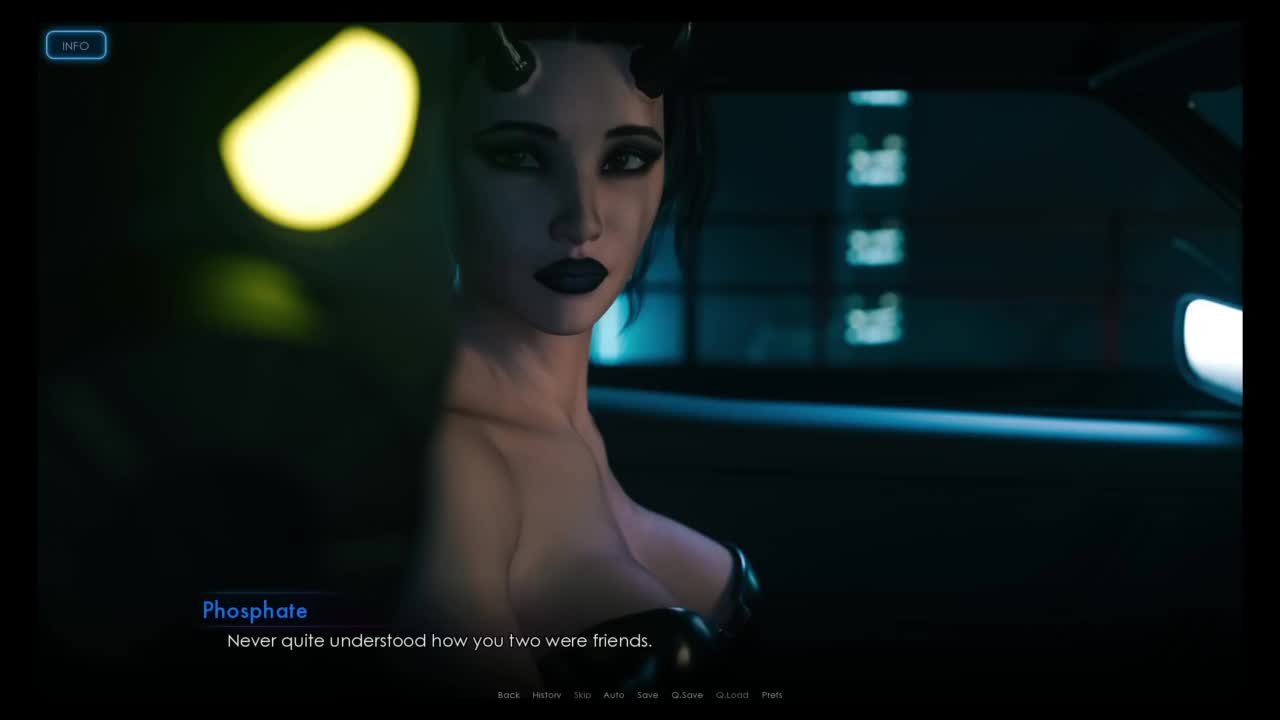This screenshot has width=1280, height=720.
Task: Go Back one dialogue line
Action: (x=509, y=695)
